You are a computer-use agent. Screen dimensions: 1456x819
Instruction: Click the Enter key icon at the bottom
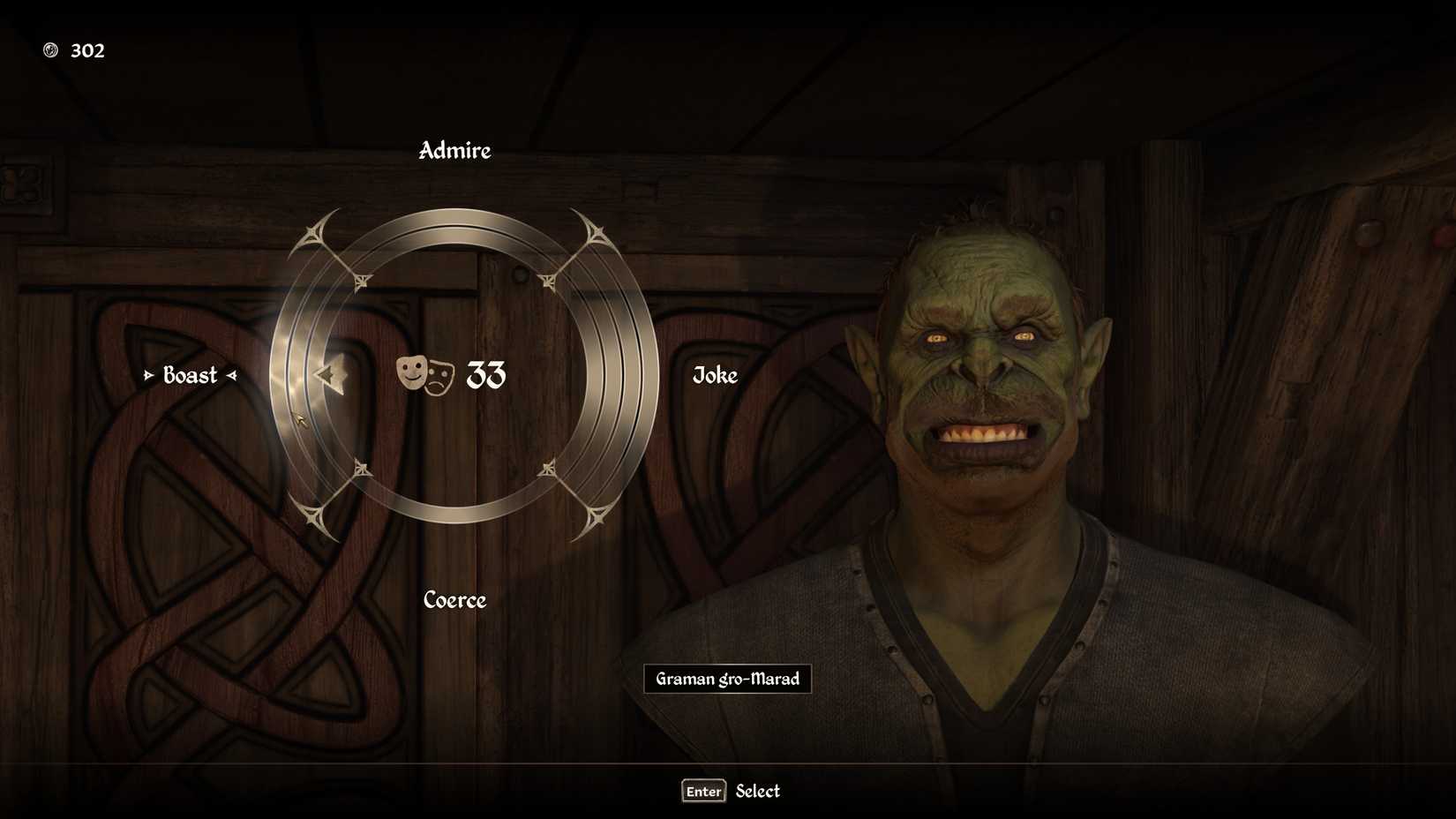pos(702,792)
